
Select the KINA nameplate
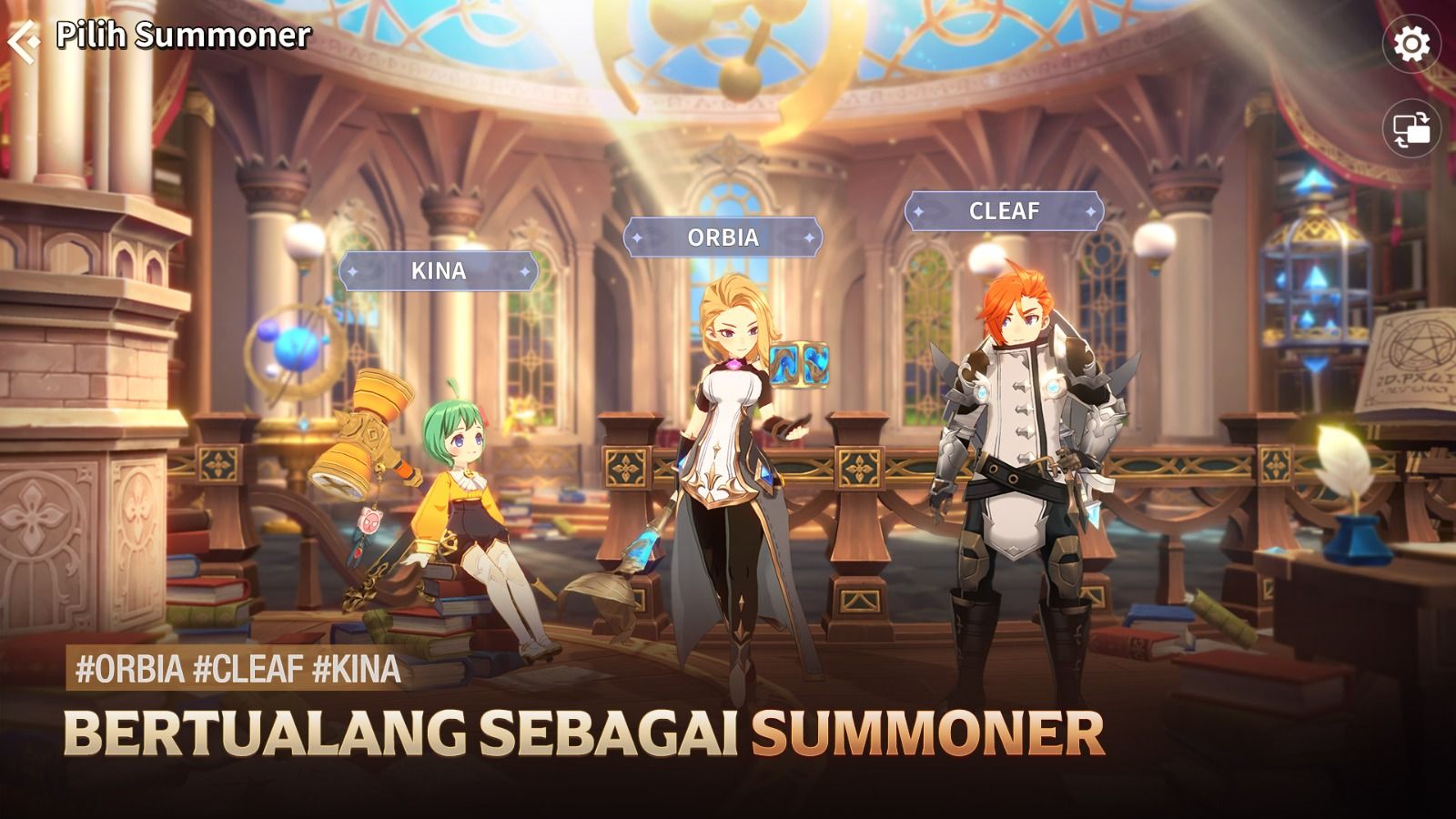coord(437,271)
